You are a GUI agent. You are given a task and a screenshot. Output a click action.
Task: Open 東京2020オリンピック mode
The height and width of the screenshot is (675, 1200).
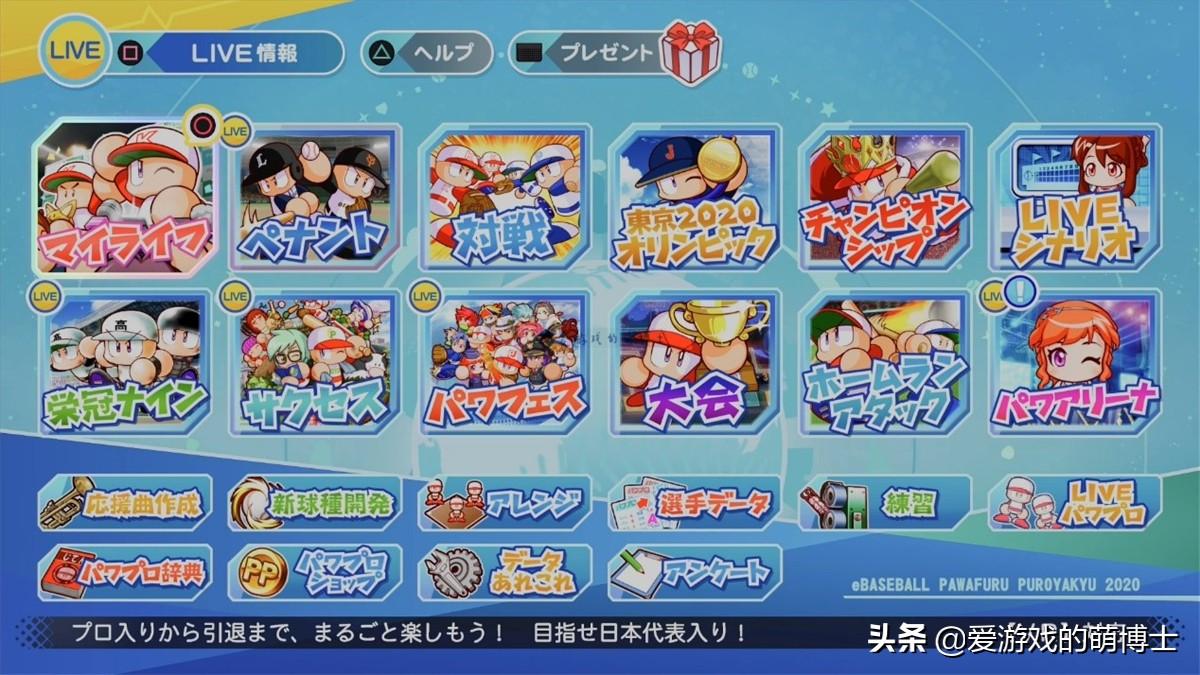click(695, 198)
